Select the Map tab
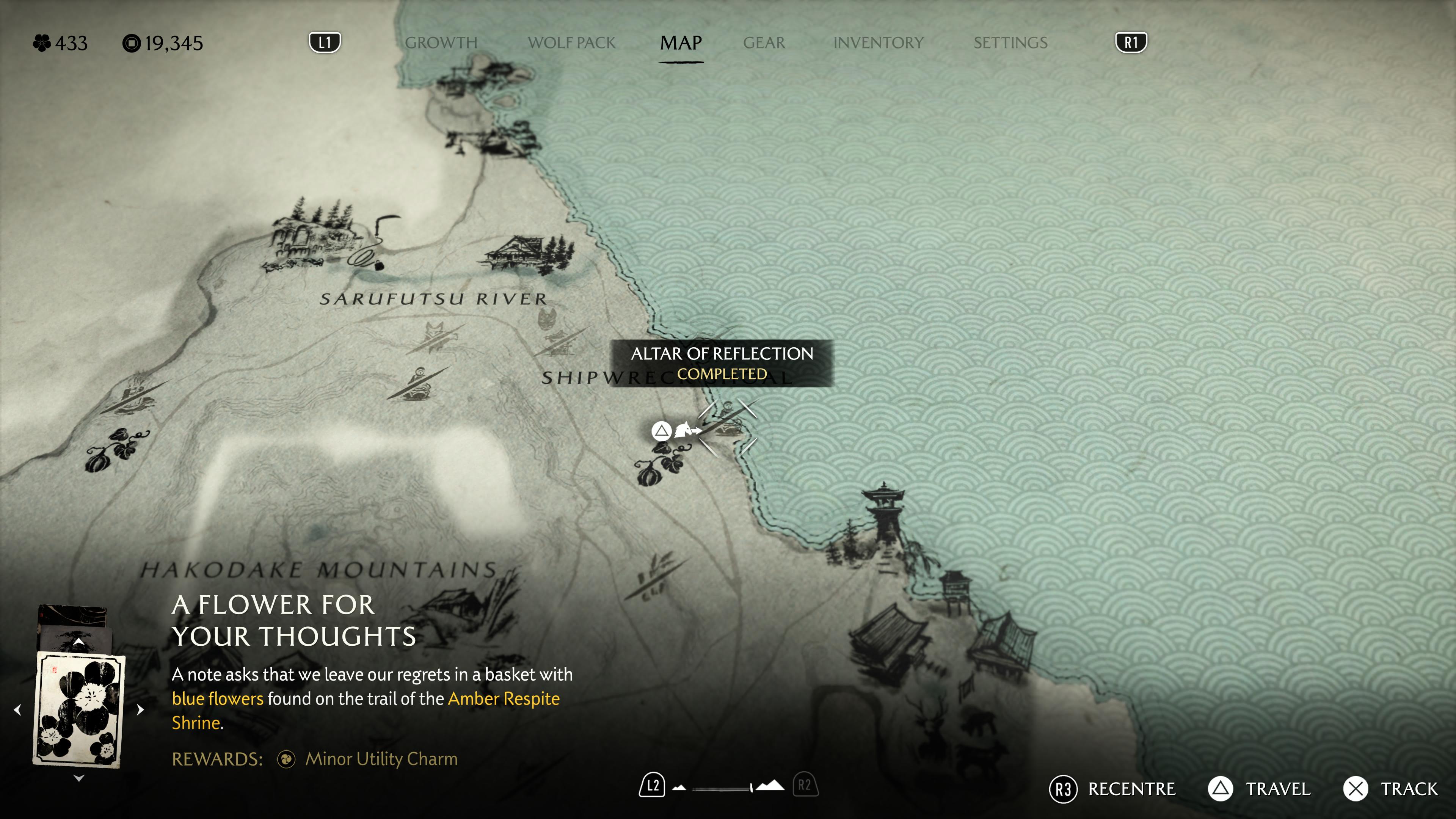 (x=681, y=43)
